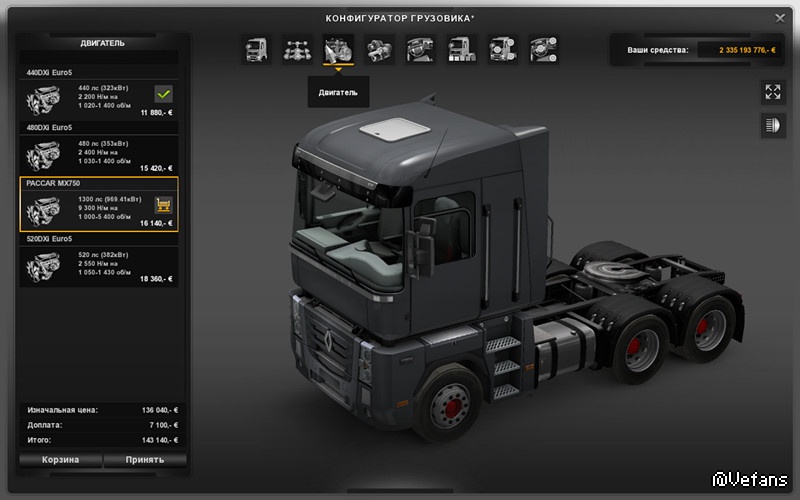Select the 520DXi Euro5 engine
Viewport: 800px width, 500px height.
coord(99,264)
